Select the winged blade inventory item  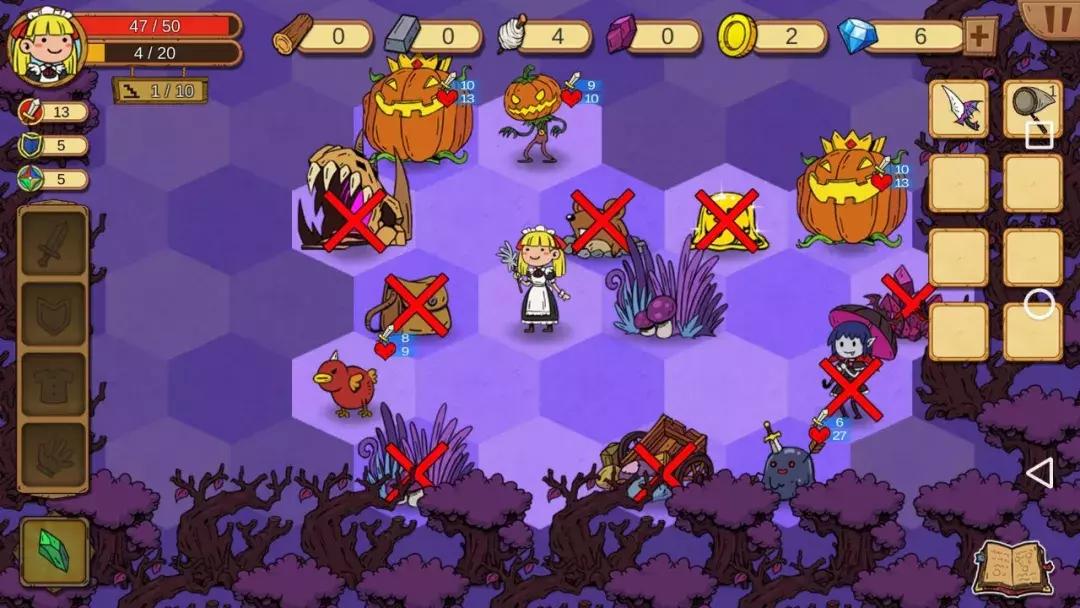[958, 109]
